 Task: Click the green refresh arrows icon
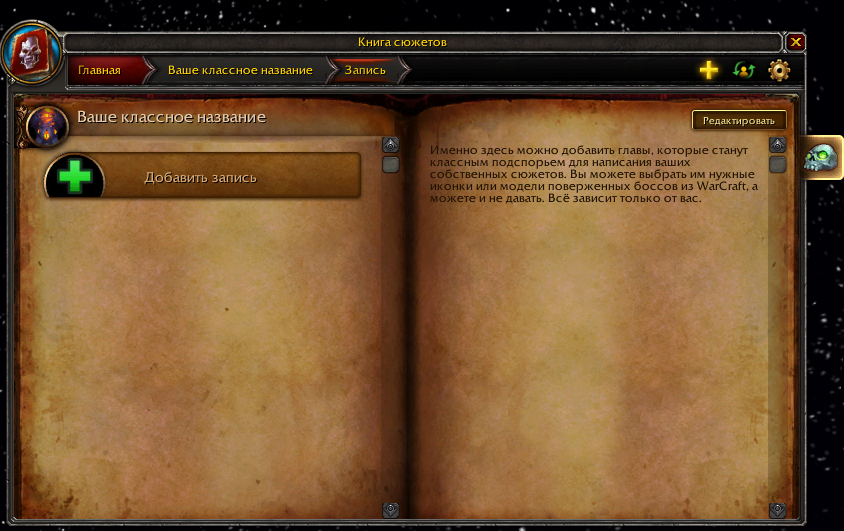tap(743, 70)
